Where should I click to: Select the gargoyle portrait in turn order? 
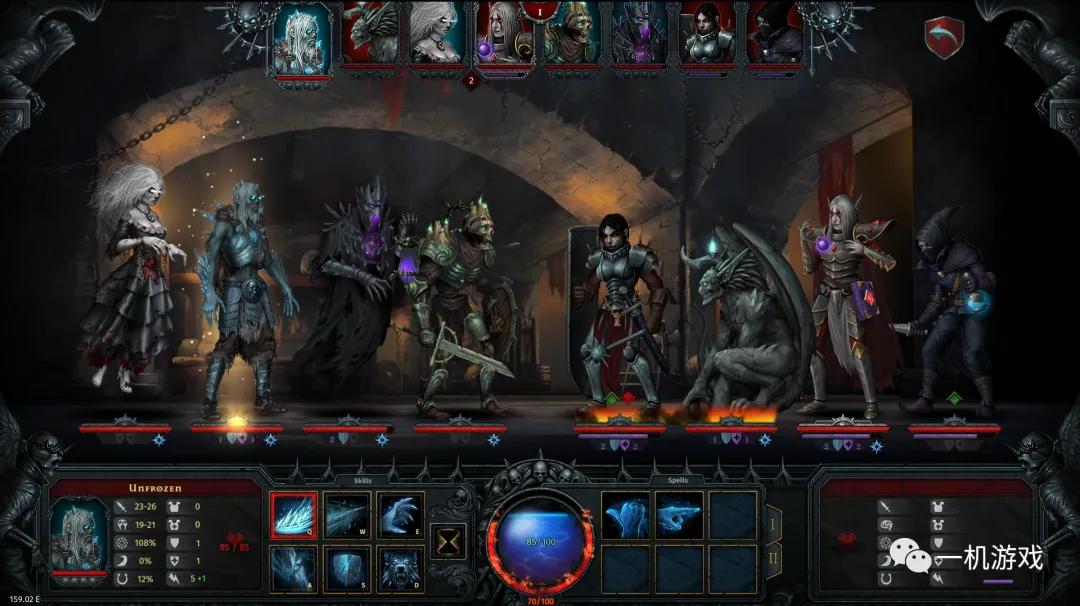[x=369, y=37]
